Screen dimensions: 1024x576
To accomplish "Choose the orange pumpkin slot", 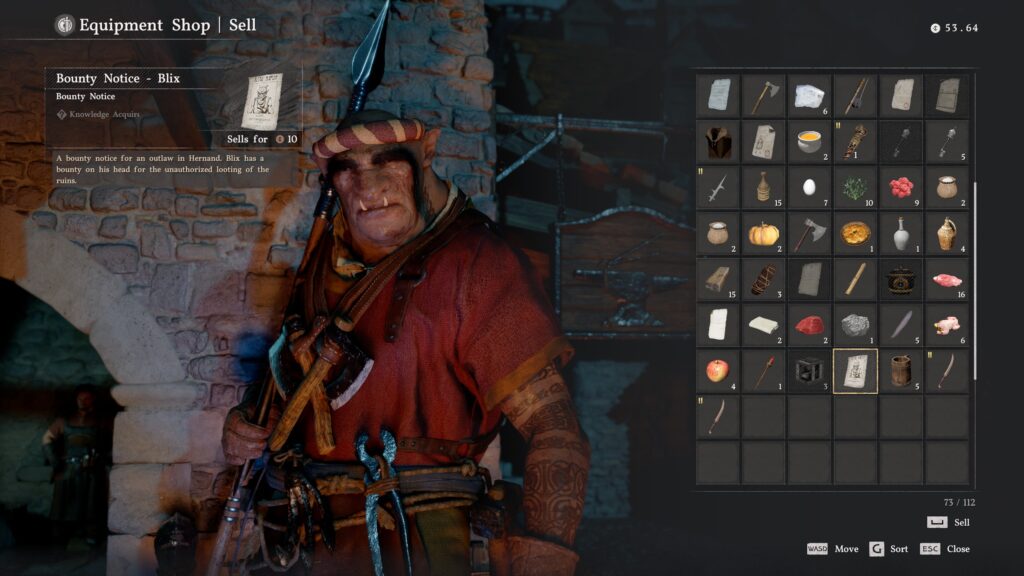I will pyautogui.click(x=763, y=233).
